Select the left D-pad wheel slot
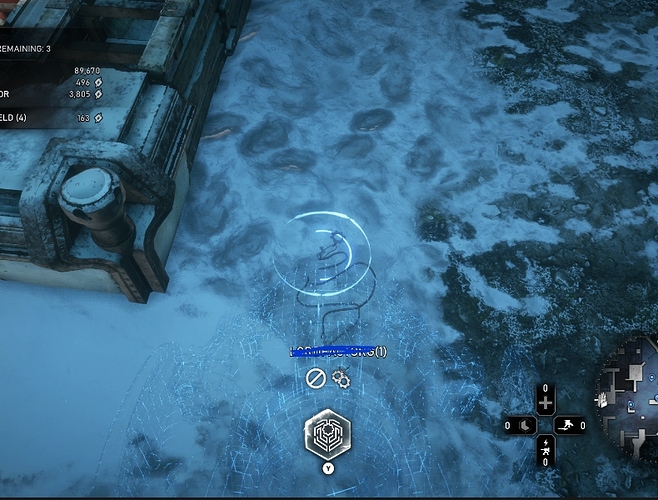The height and width of the screenshot is (500, 658). pyautogui.click(x=524, y=425)
